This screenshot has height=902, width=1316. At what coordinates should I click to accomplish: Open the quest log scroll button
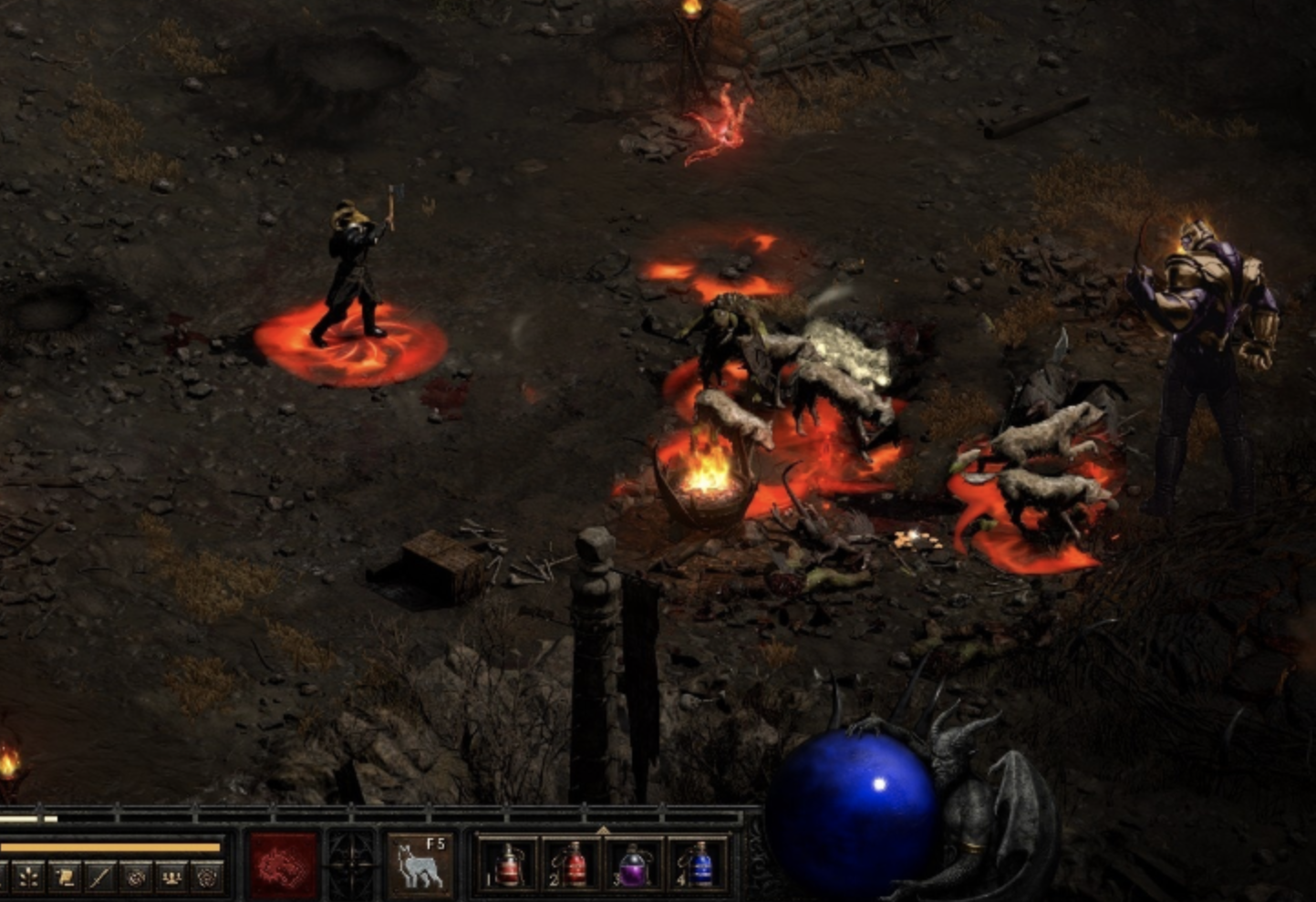(x=64, y=877)
